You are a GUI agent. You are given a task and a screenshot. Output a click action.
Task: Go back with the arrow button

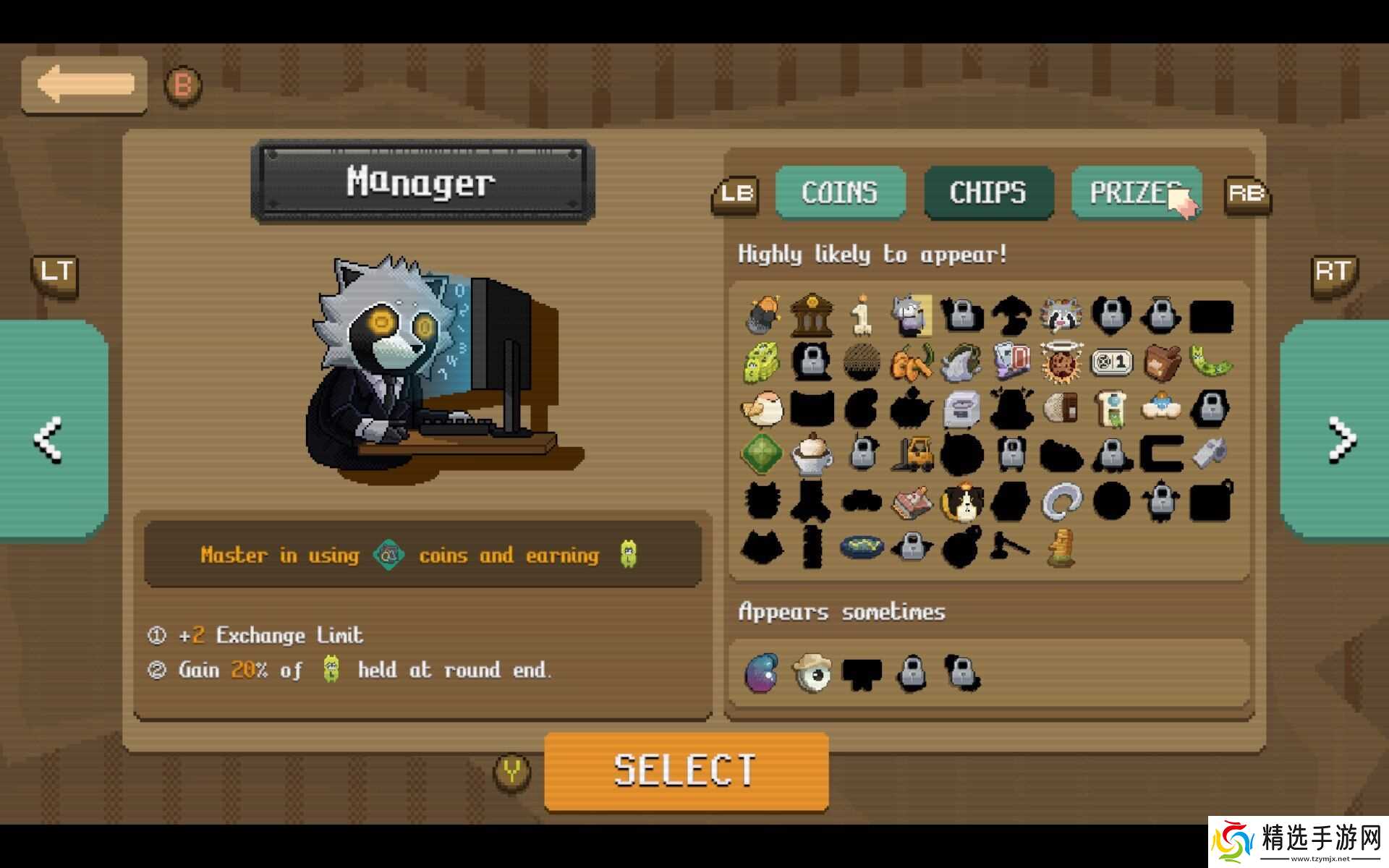point(84,85)
